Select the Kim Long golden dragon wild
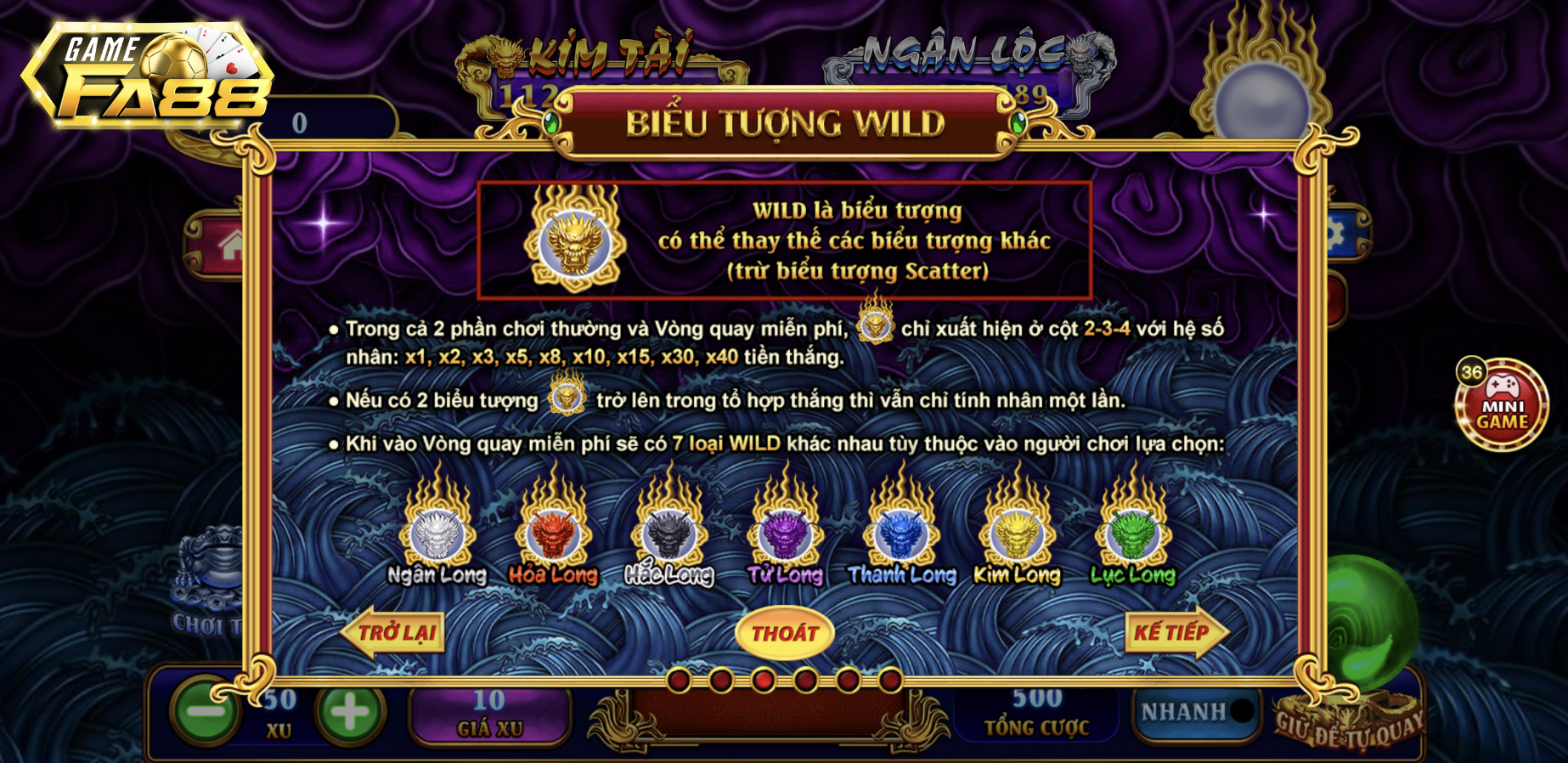Image resolution: width=1568 pixels, height=763 pixels. click(x=1017, y=534)
